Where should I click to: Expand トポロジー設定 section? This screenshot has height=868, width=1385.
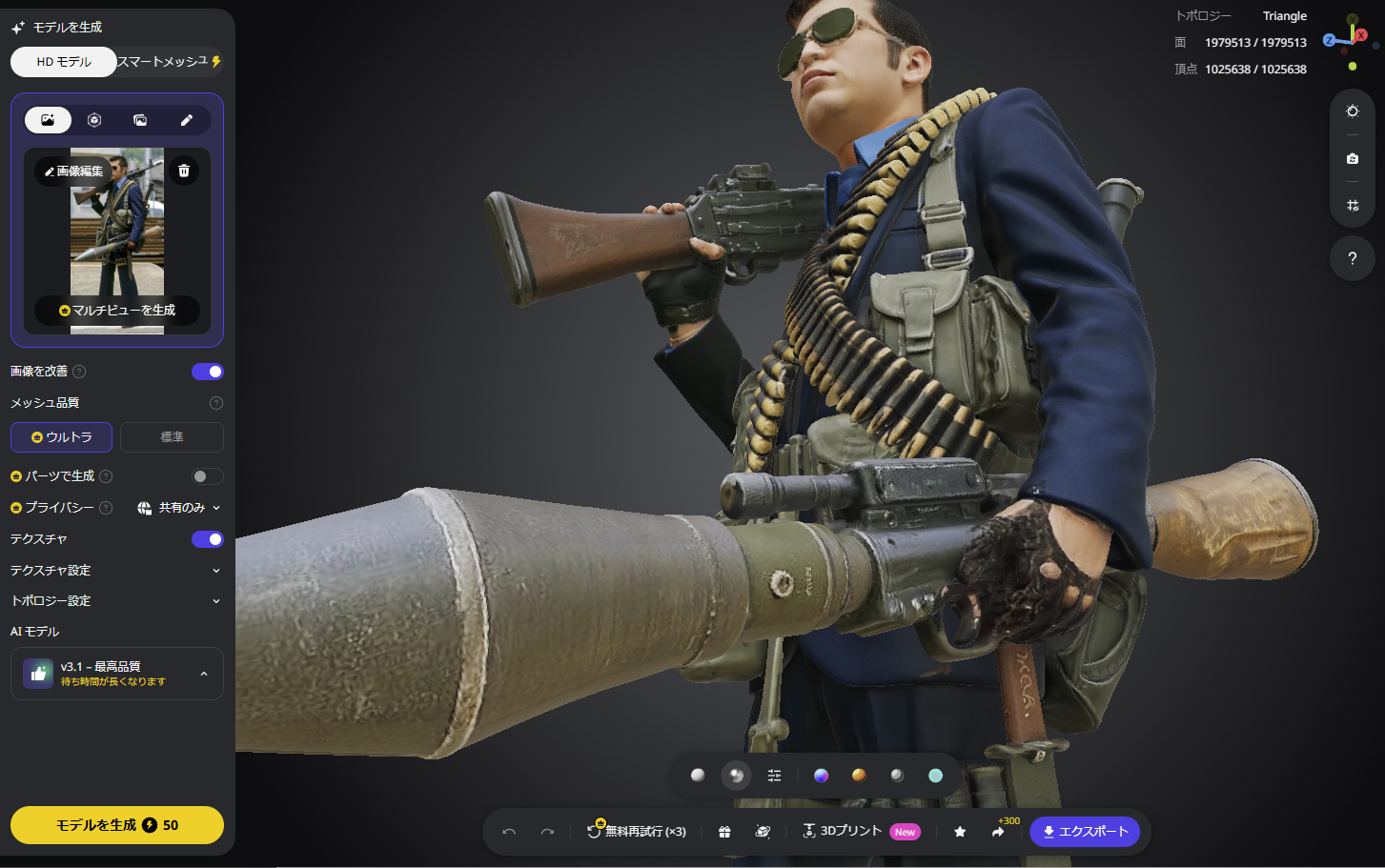pyautogui.click(x=116, y=601)
